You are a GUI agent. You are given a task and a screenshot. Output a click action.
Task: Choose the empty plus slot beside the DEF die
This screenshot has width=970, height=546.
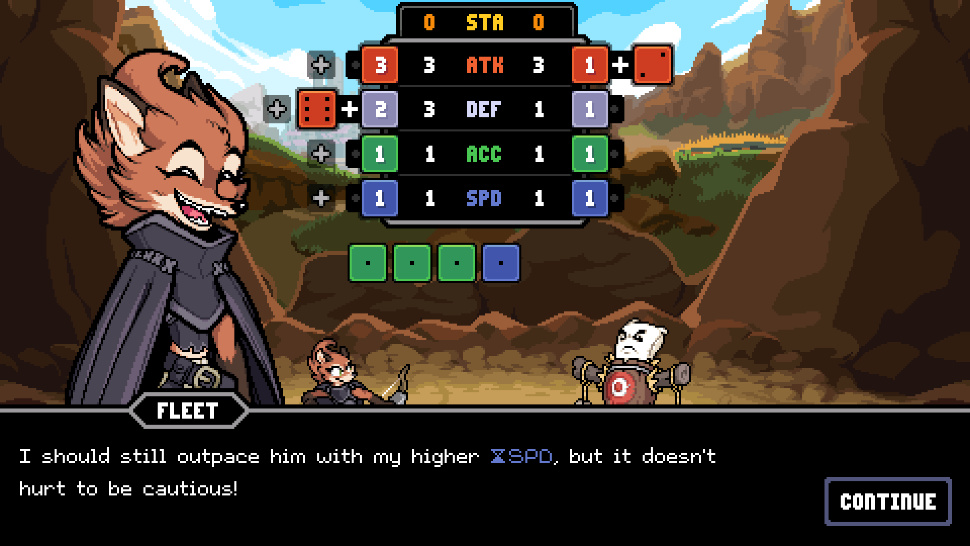point(278,109)
